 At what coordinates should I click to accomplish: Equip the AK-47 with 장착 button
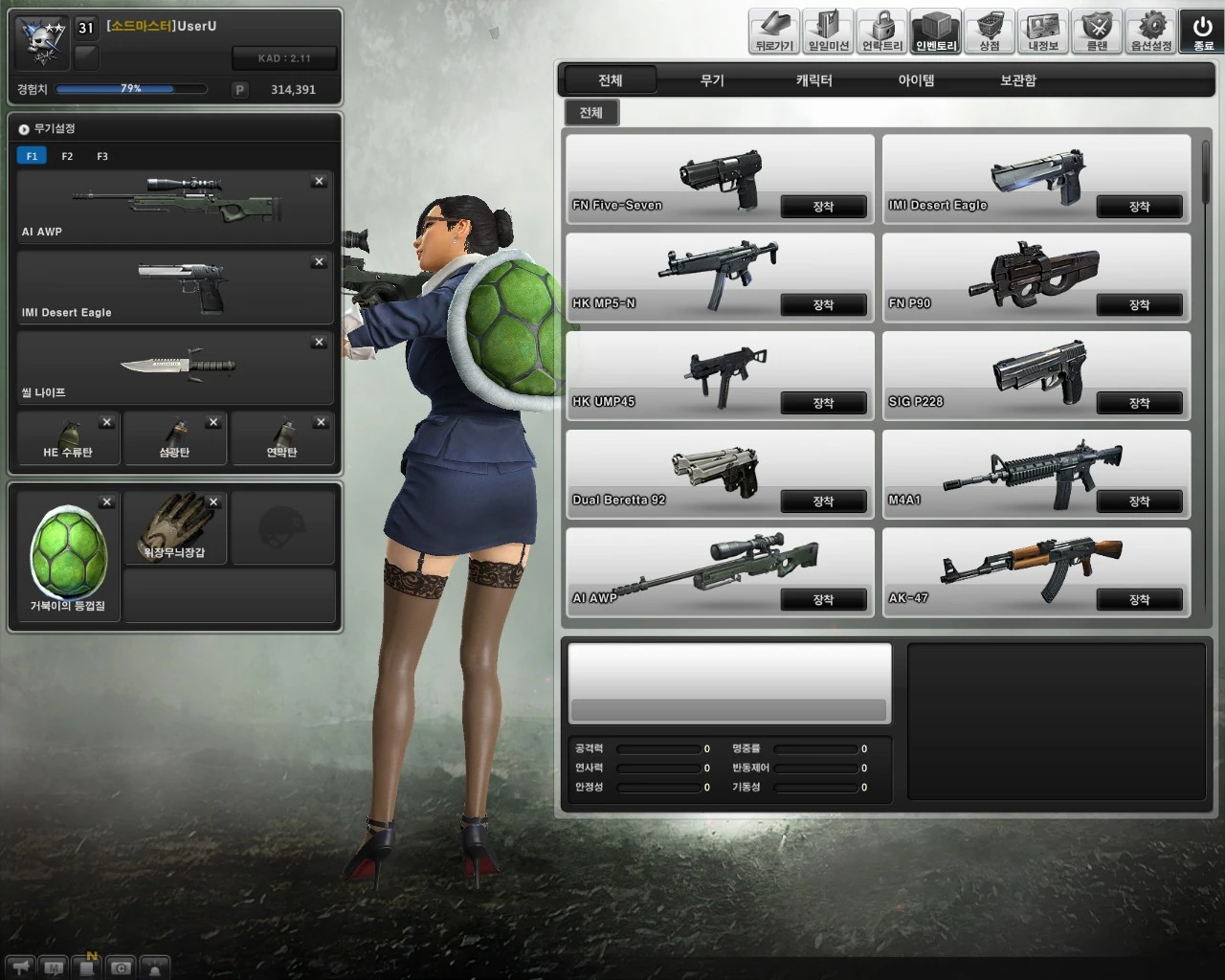(x=1140, y=600)
